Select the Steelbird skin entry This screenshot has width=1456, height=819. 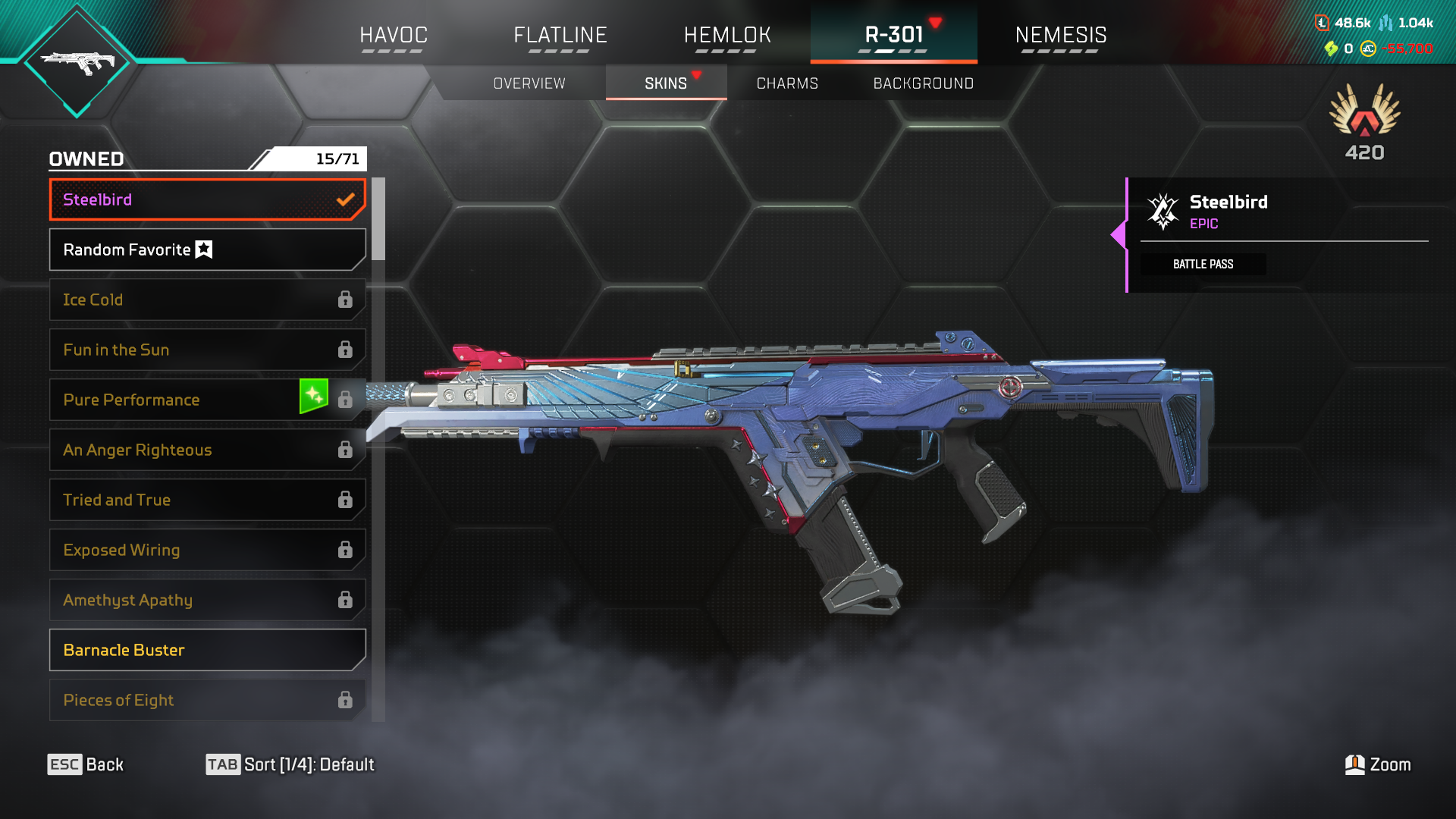207,199
